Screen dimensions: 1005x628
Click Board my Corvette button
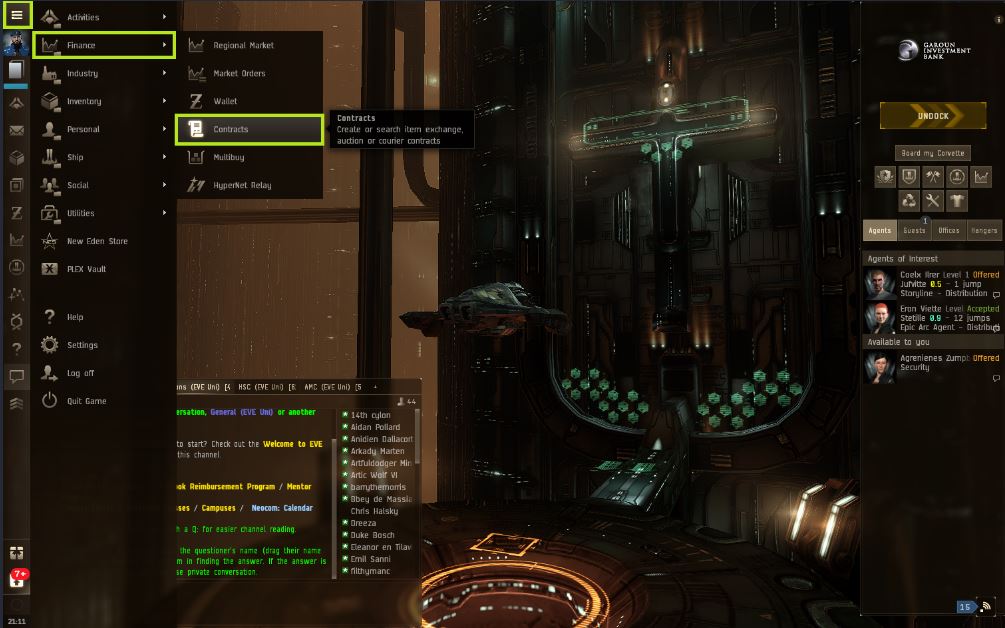click(x=932, y=153)
